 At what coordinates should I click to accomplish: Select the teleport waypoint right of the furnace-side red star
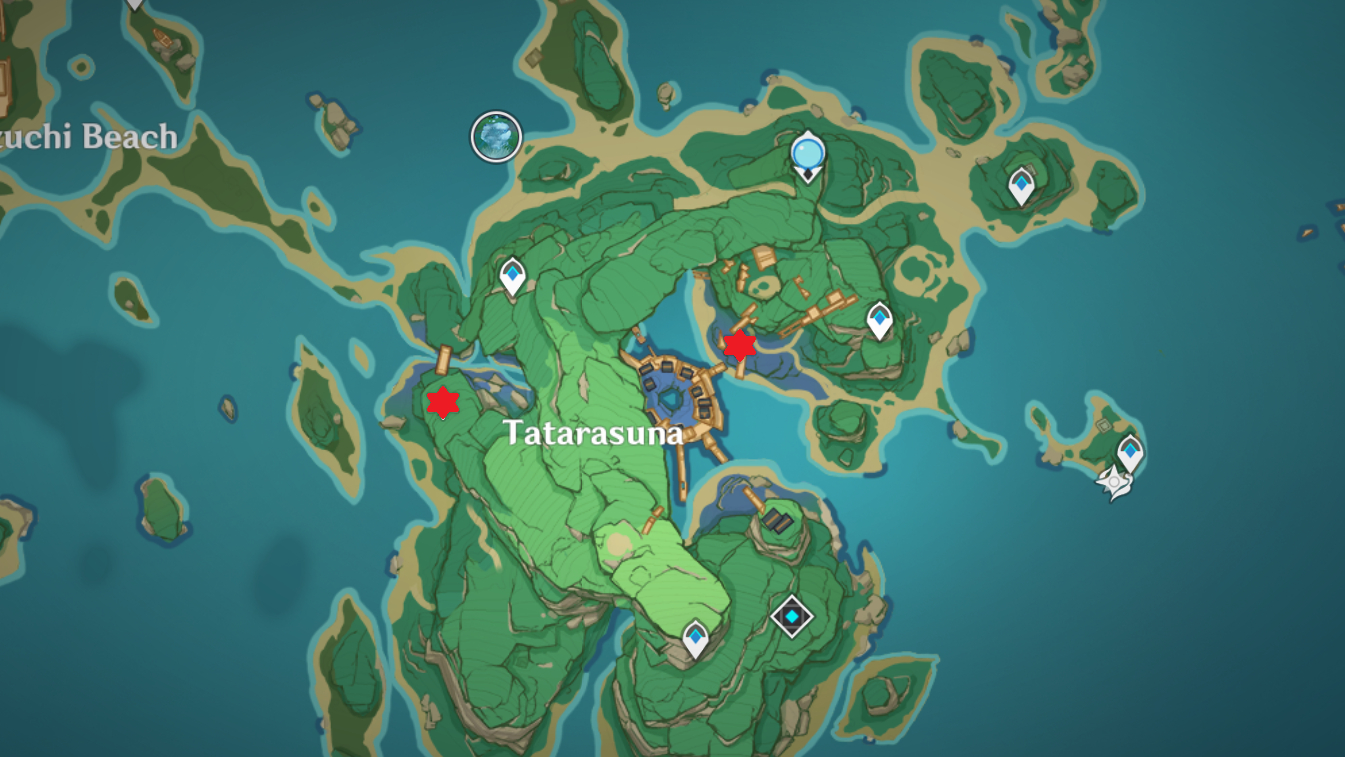point(879,319)
